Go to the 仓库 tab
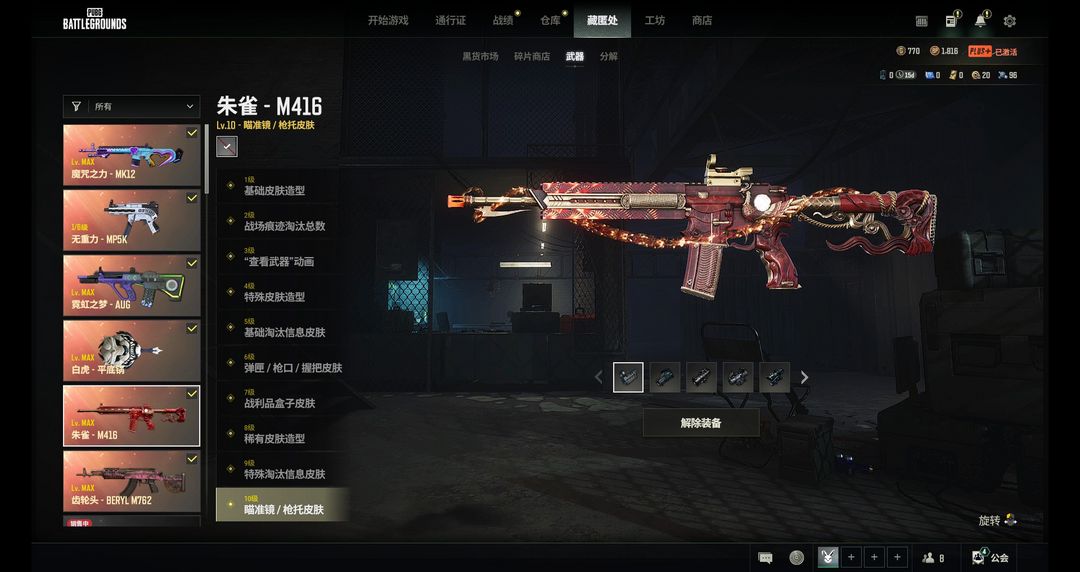 coord(550,21)
